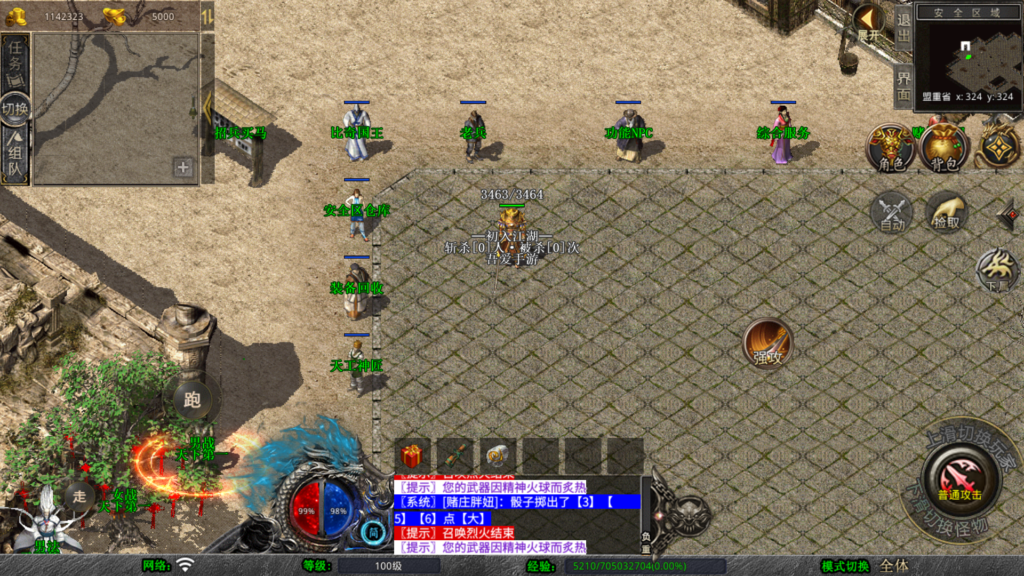The image size is (1024, 576).
Task: Click the plus button in quest panel
Action: (x=183, y=167)
